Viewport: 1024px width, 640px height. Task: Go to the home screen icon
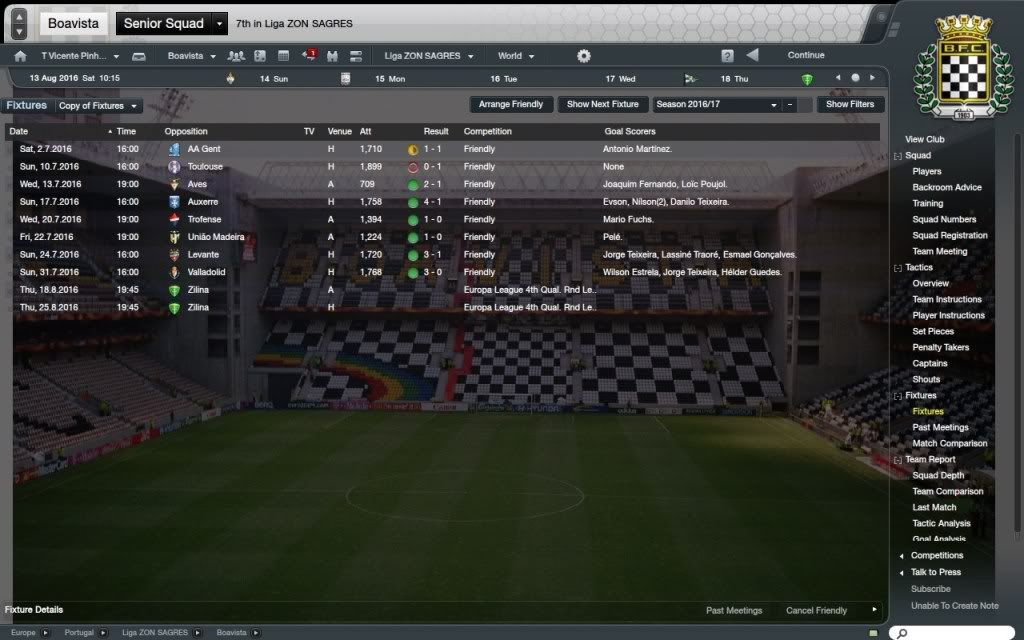(x=20, y=56)
